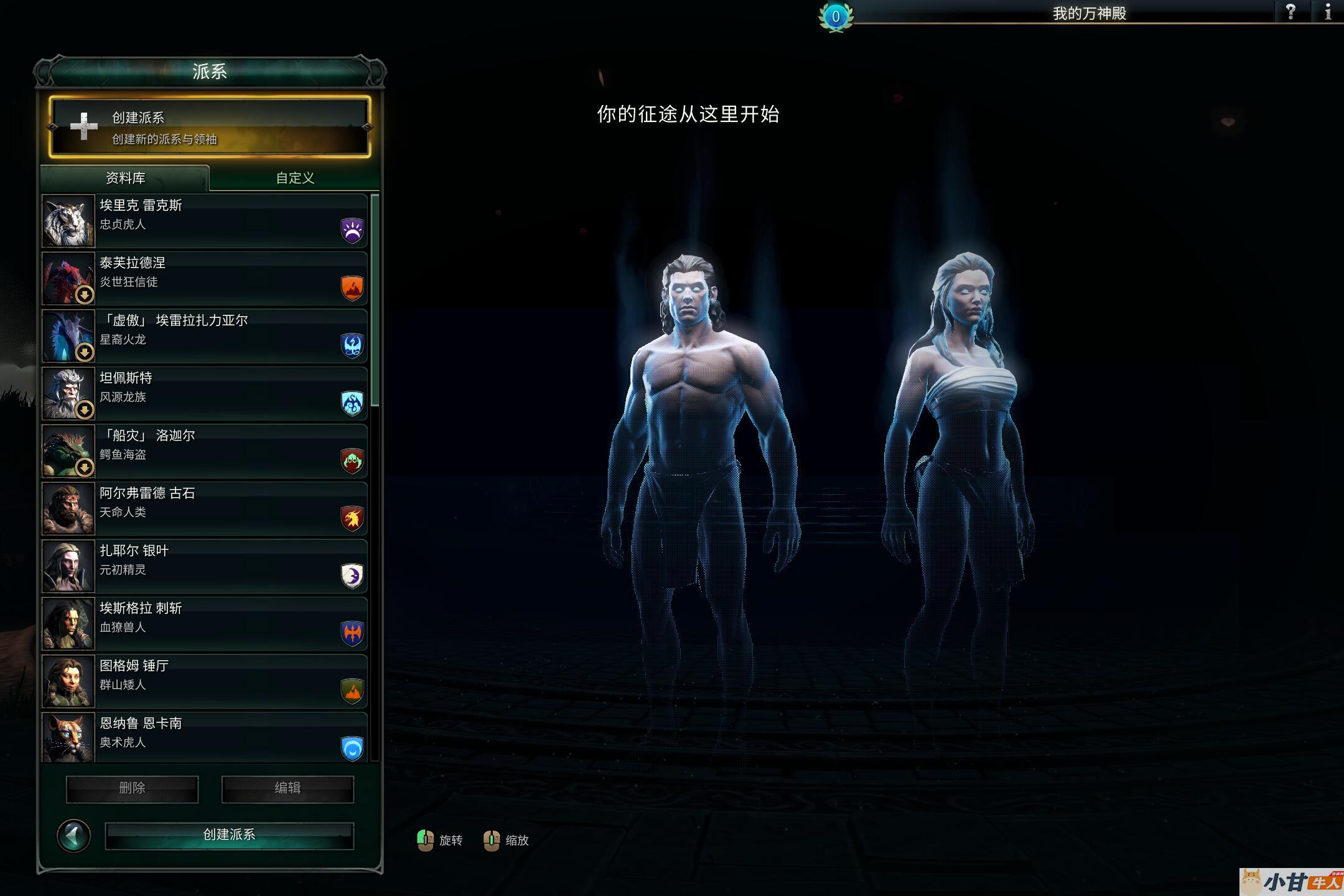This screenshot has width=1344, height=896.
Task: Open the info "i" button
Action: point(1328,12)
